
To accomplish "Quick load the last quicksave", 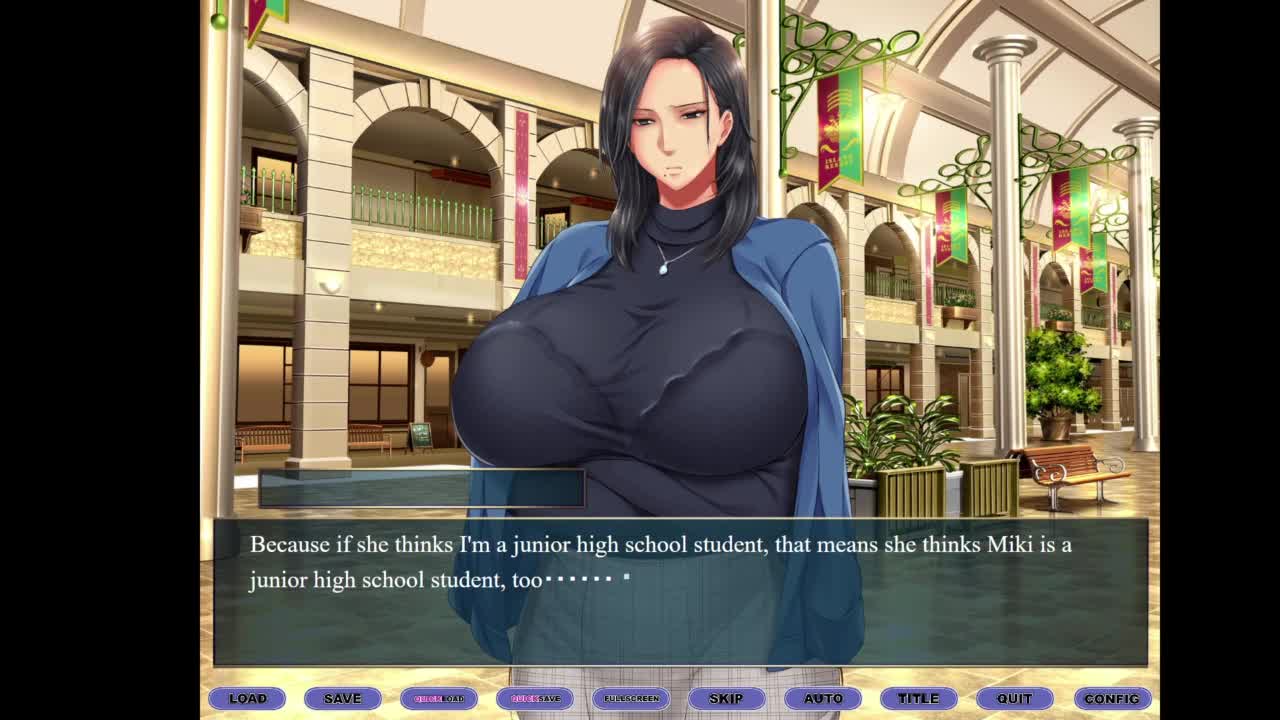I will pos(439,698).
